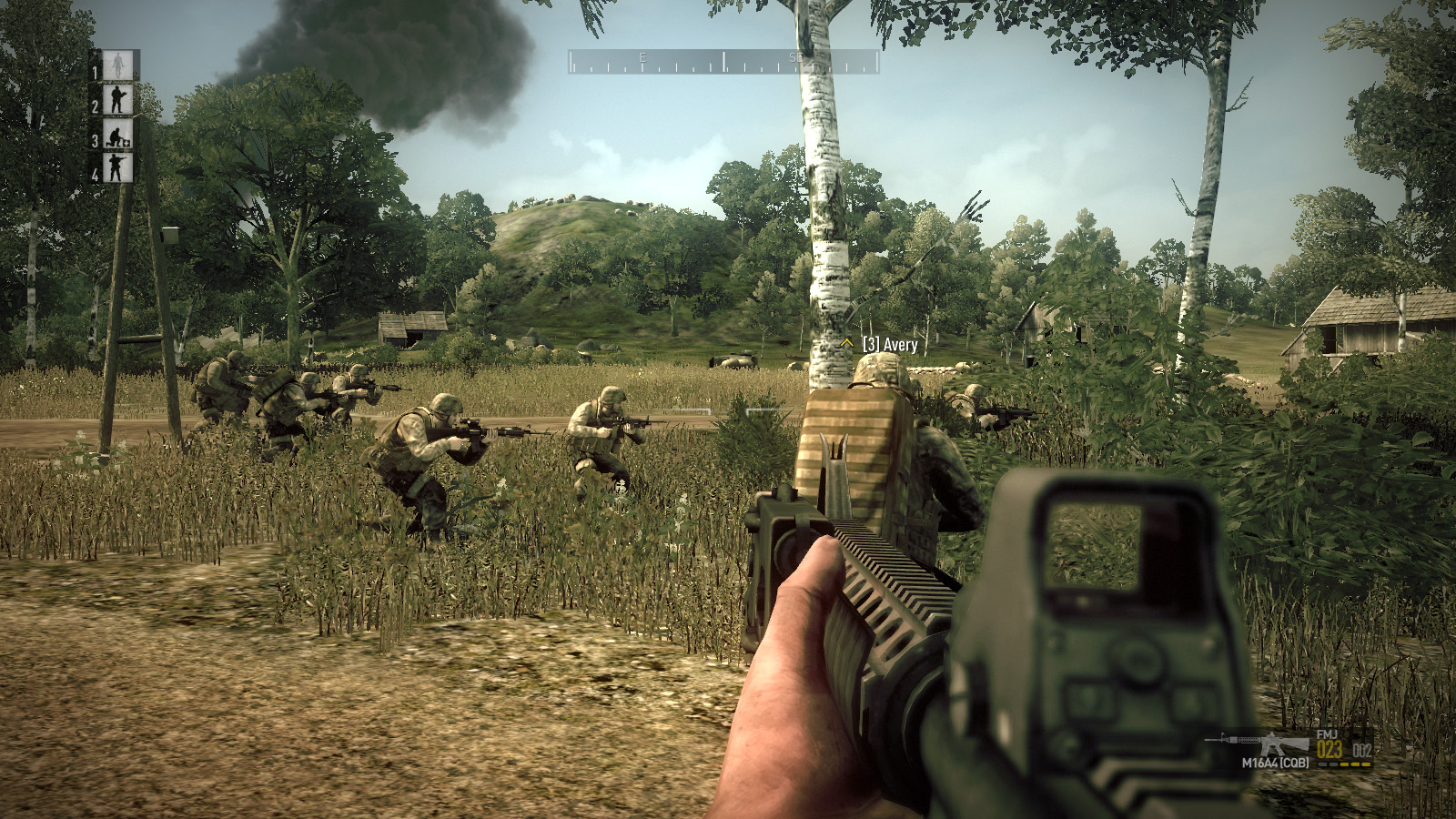This screenshot has width=1456, height=819.
Task: Select squad member 1 body status icon
Action: click(x=117, y=66)
